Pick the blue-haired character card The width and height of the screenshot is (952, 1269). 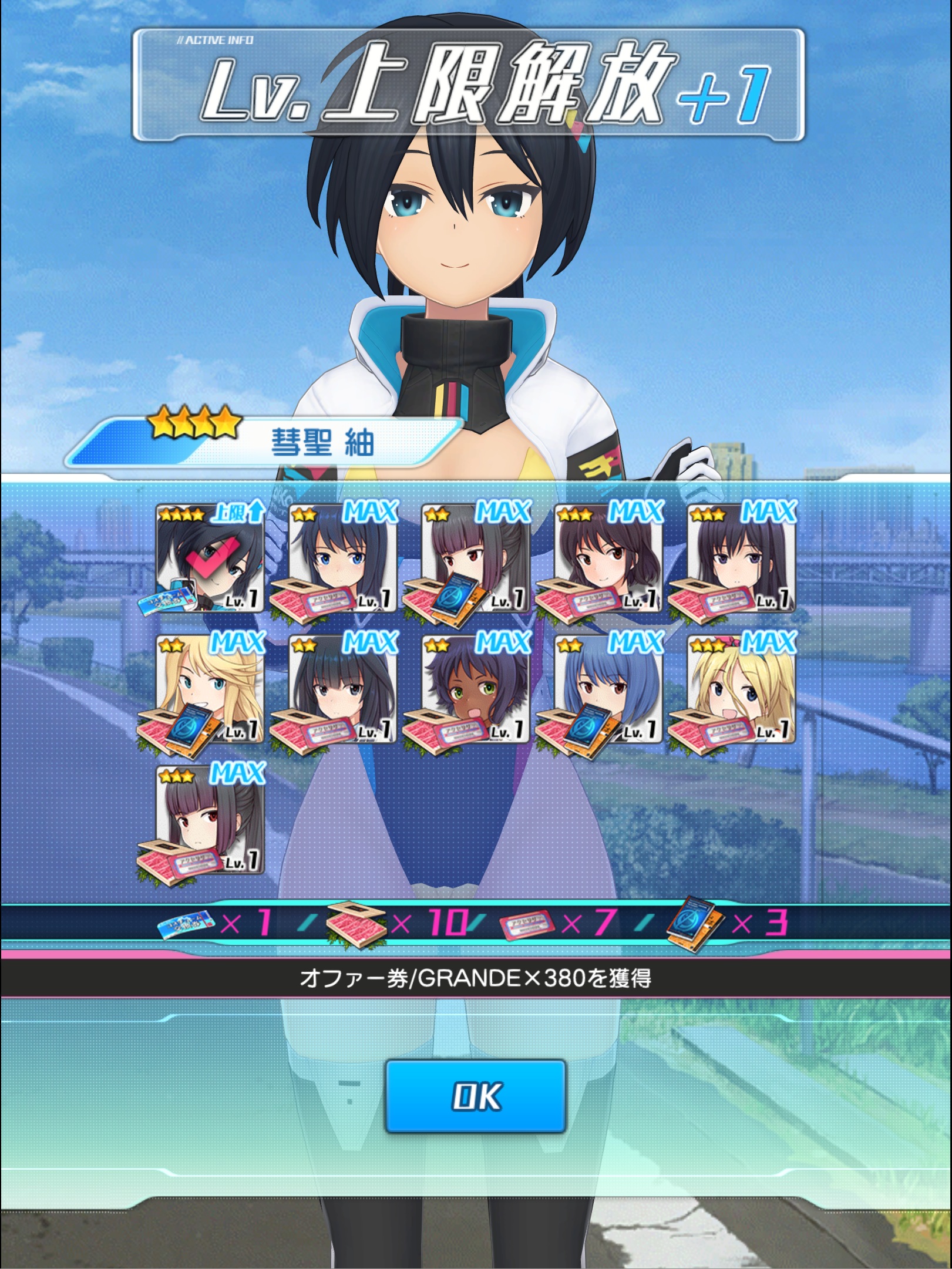608,689
